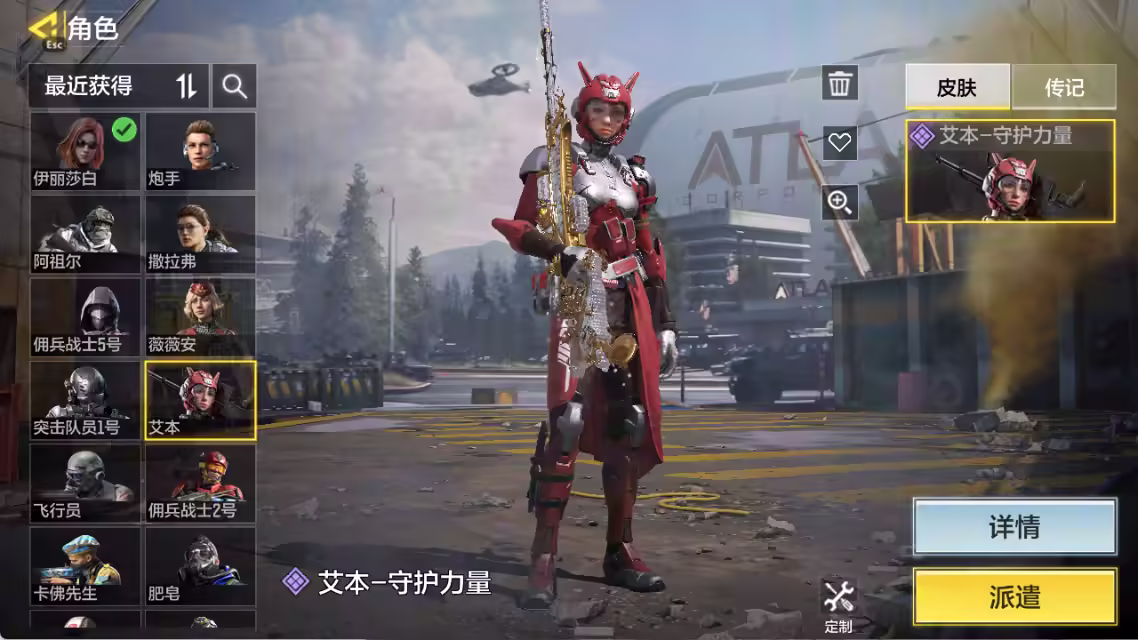Choose the 佣兵战士2号 character tile

click(x=201, y=483)
